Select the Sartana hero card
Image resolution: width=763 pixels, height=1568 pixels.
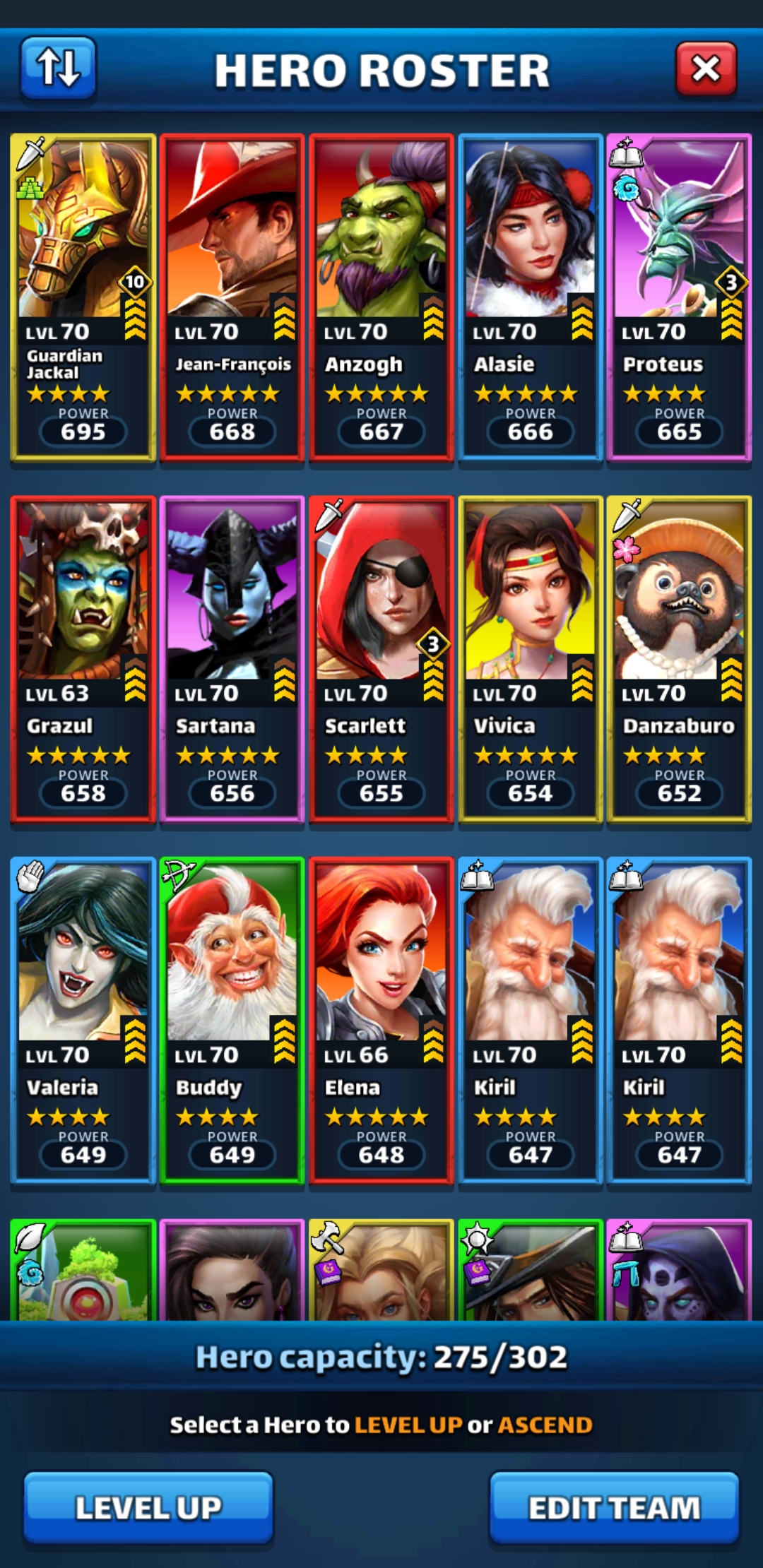tap(232, 658)
